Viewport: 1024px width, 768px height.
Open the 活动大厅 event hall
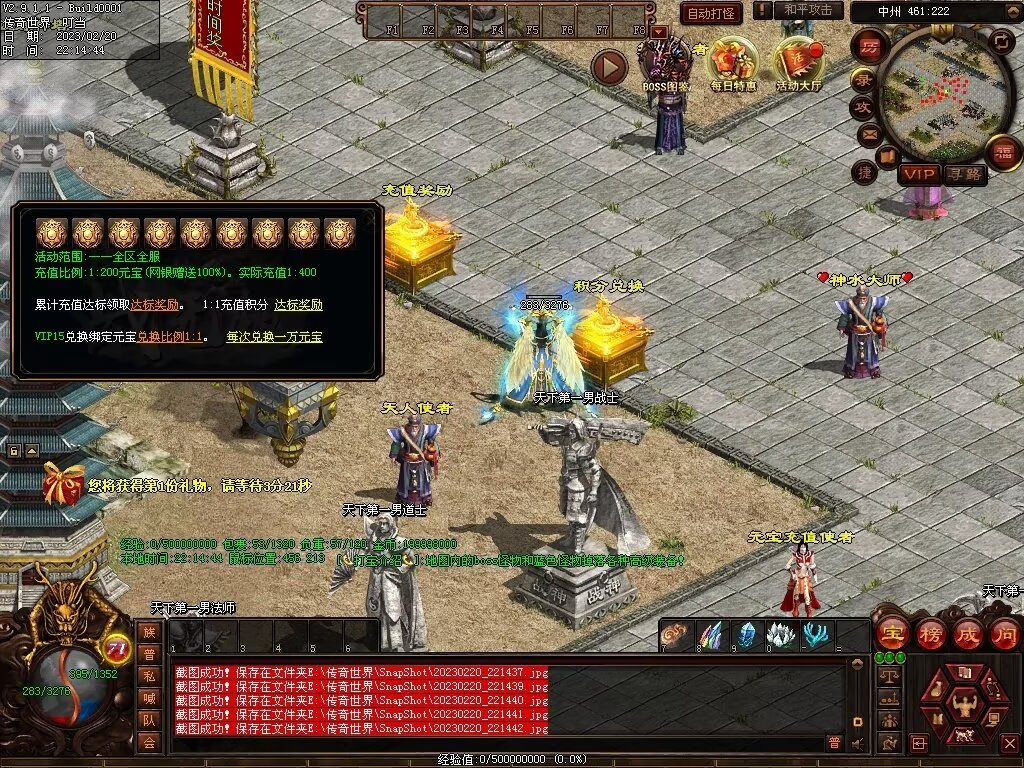coord(798,62)
